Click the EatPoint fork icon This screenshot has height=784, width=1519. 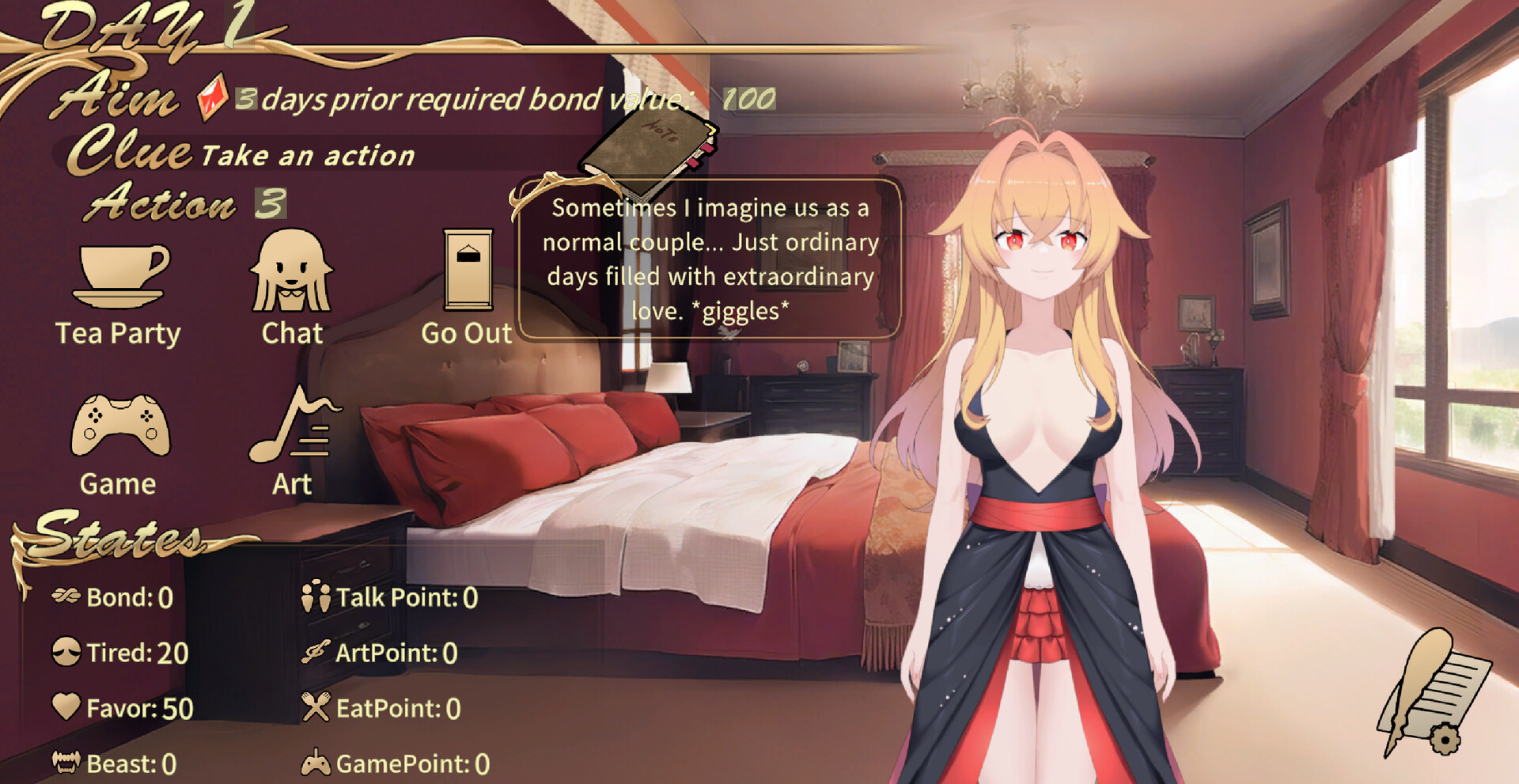coord(315,709)
